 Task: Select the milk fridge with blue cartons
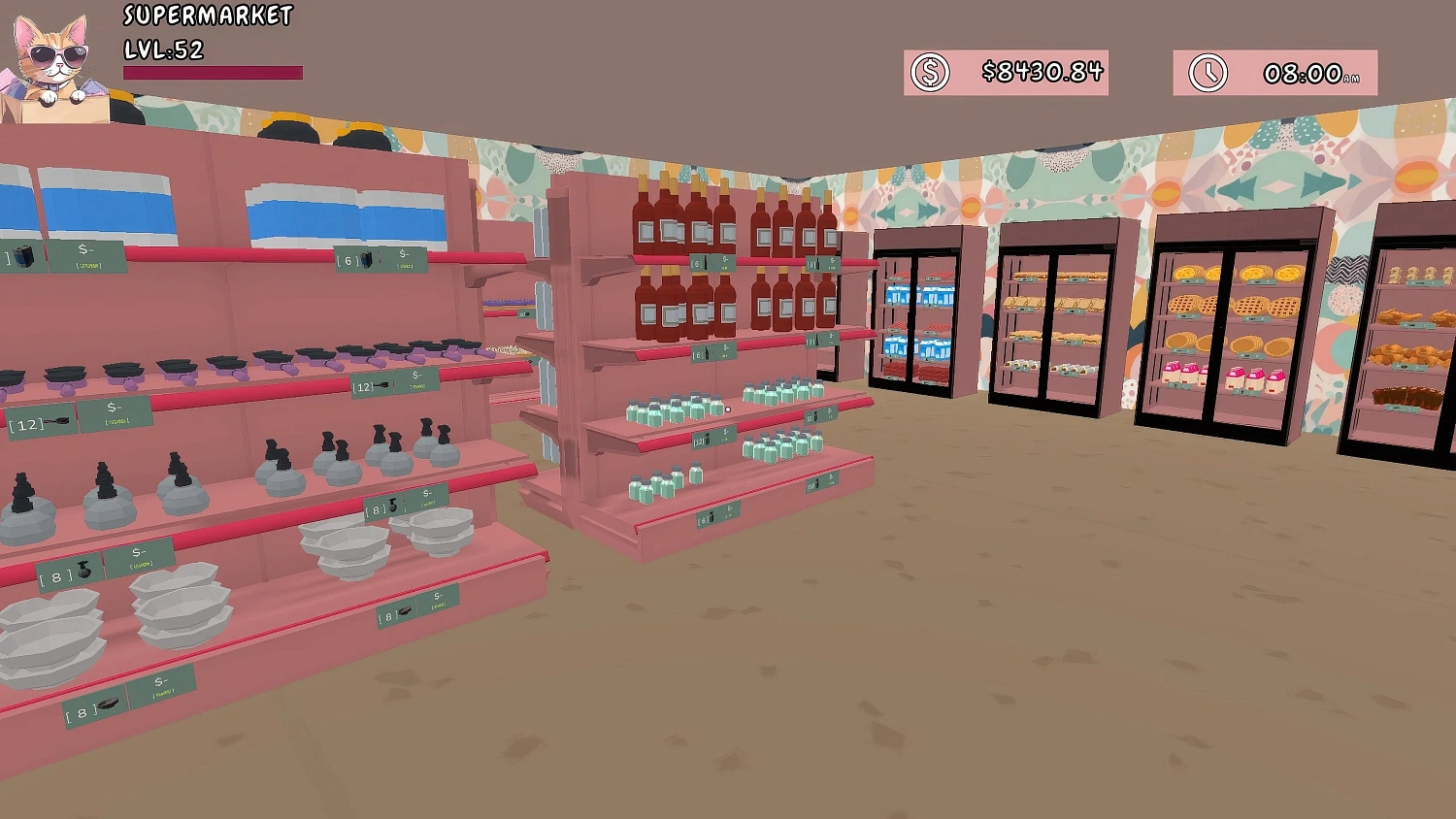tap(917, 320)
